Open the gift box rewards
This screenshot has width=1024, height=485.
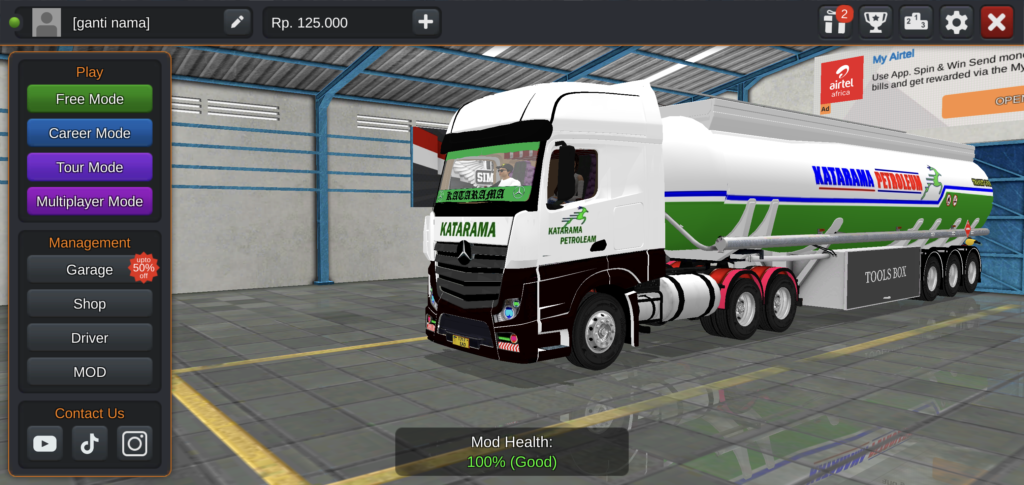(833, 22)
